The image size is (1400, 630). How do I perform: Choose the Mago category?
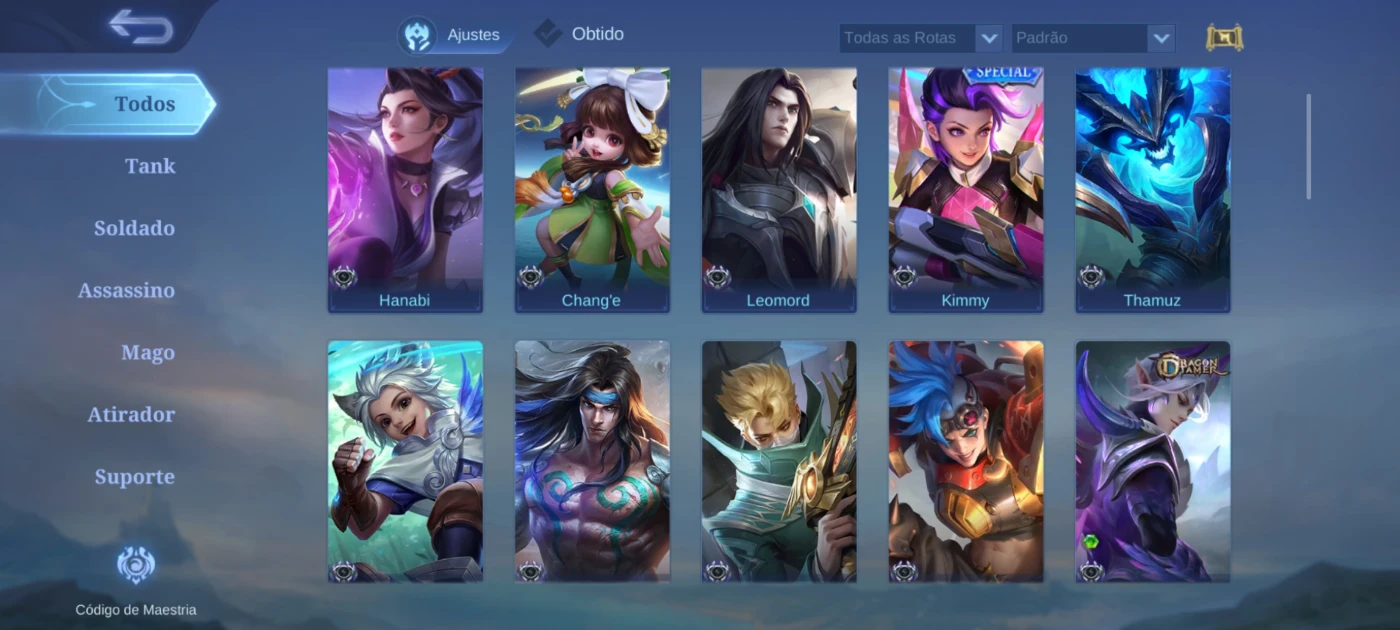point(148,352)
